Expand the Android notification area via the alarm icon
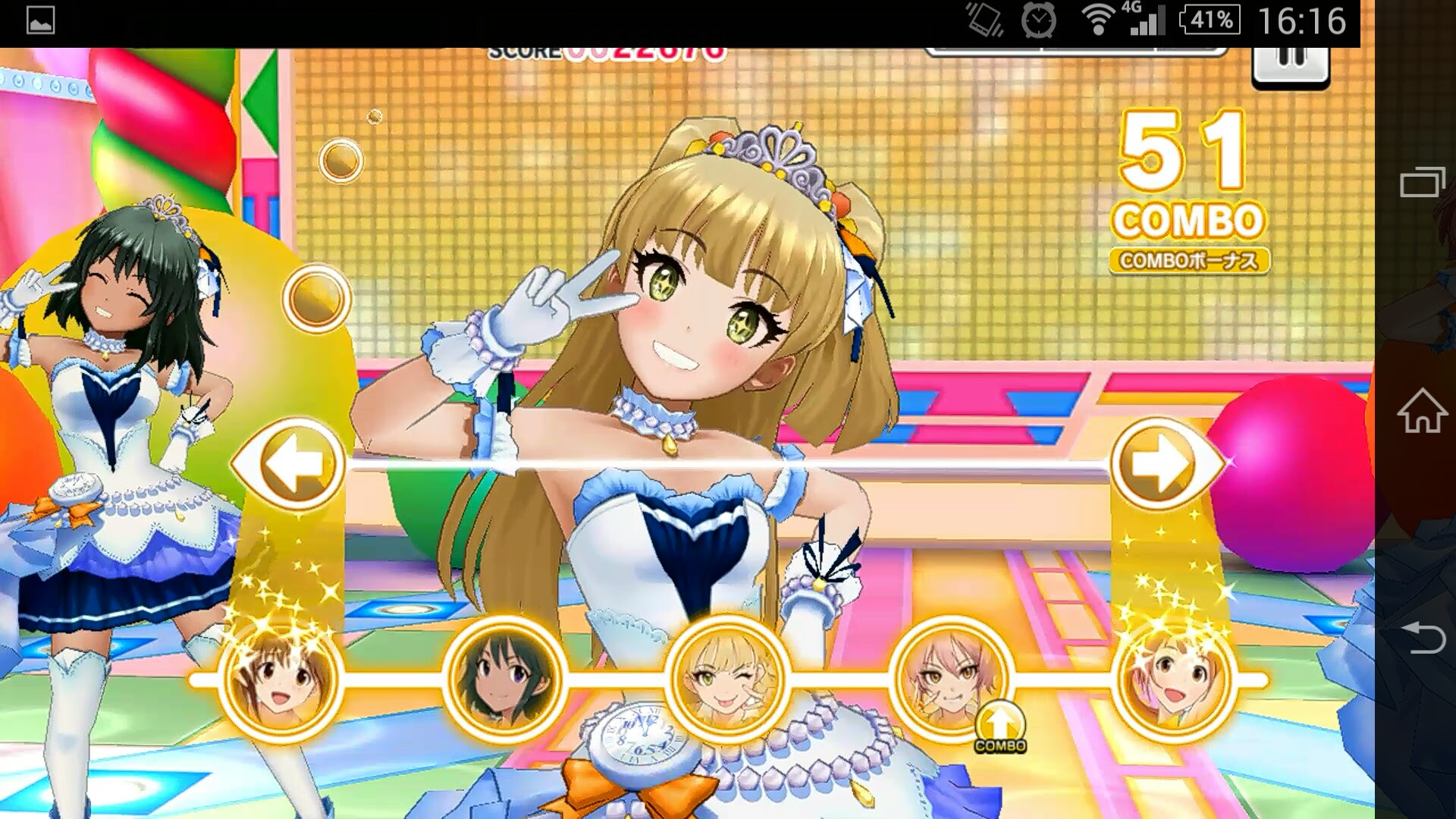 pos(1038,18)
